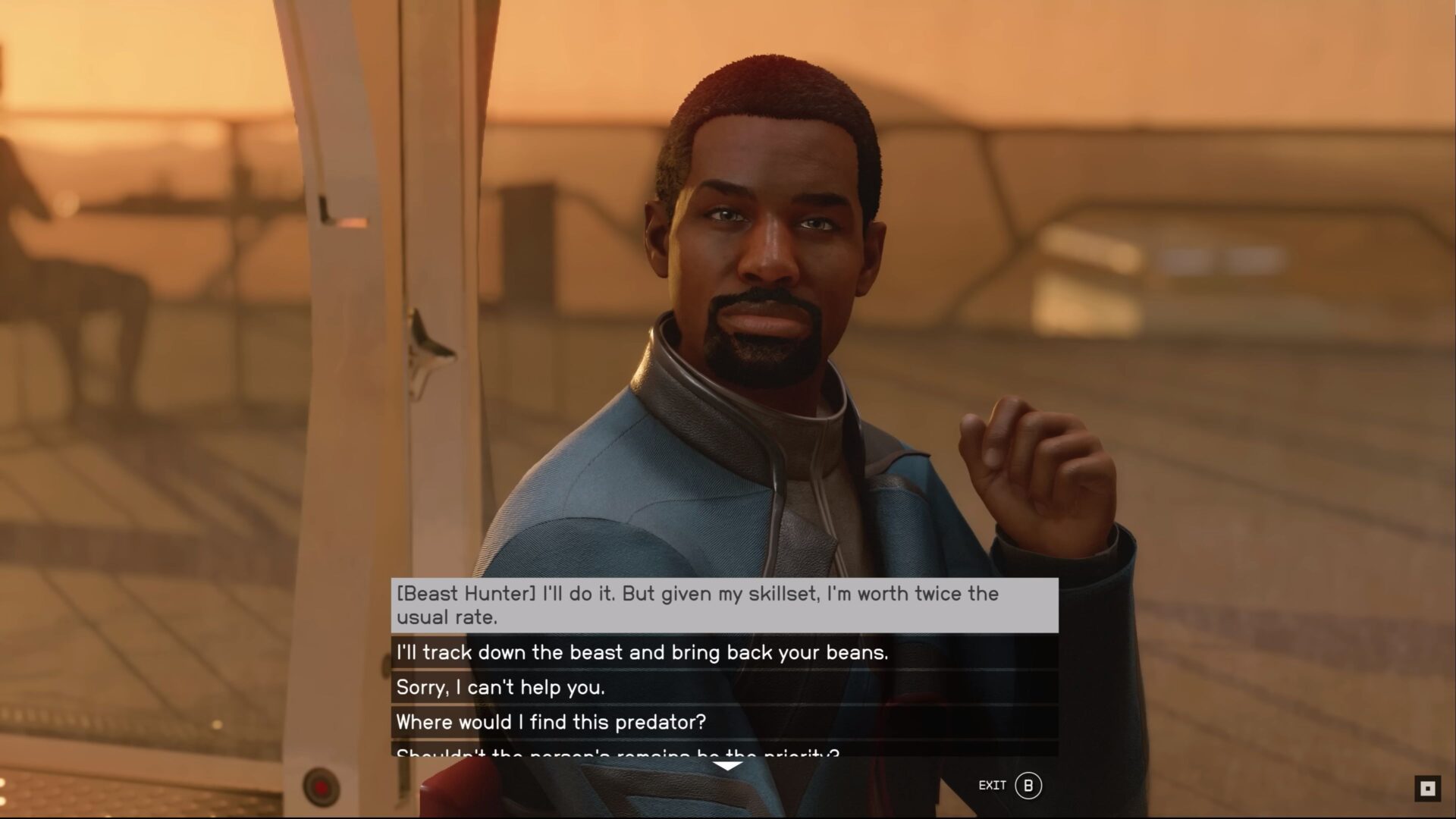Click EXIT to end the dialogue
This screenshot has height=819, width=1456.
tap(993, 786)
